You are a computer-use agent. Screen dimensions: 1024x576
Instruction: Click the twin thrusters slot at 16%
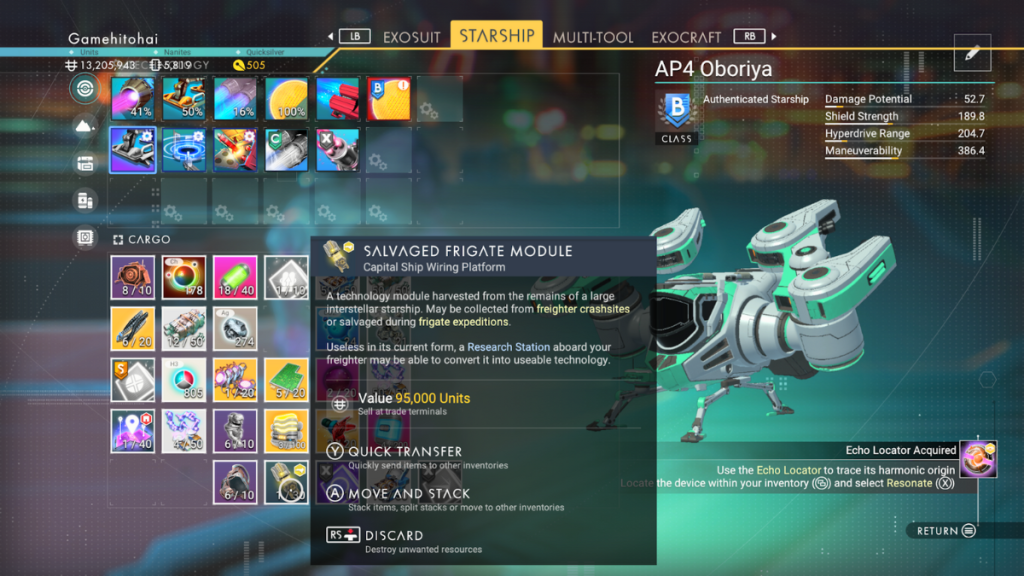(235, 98)
